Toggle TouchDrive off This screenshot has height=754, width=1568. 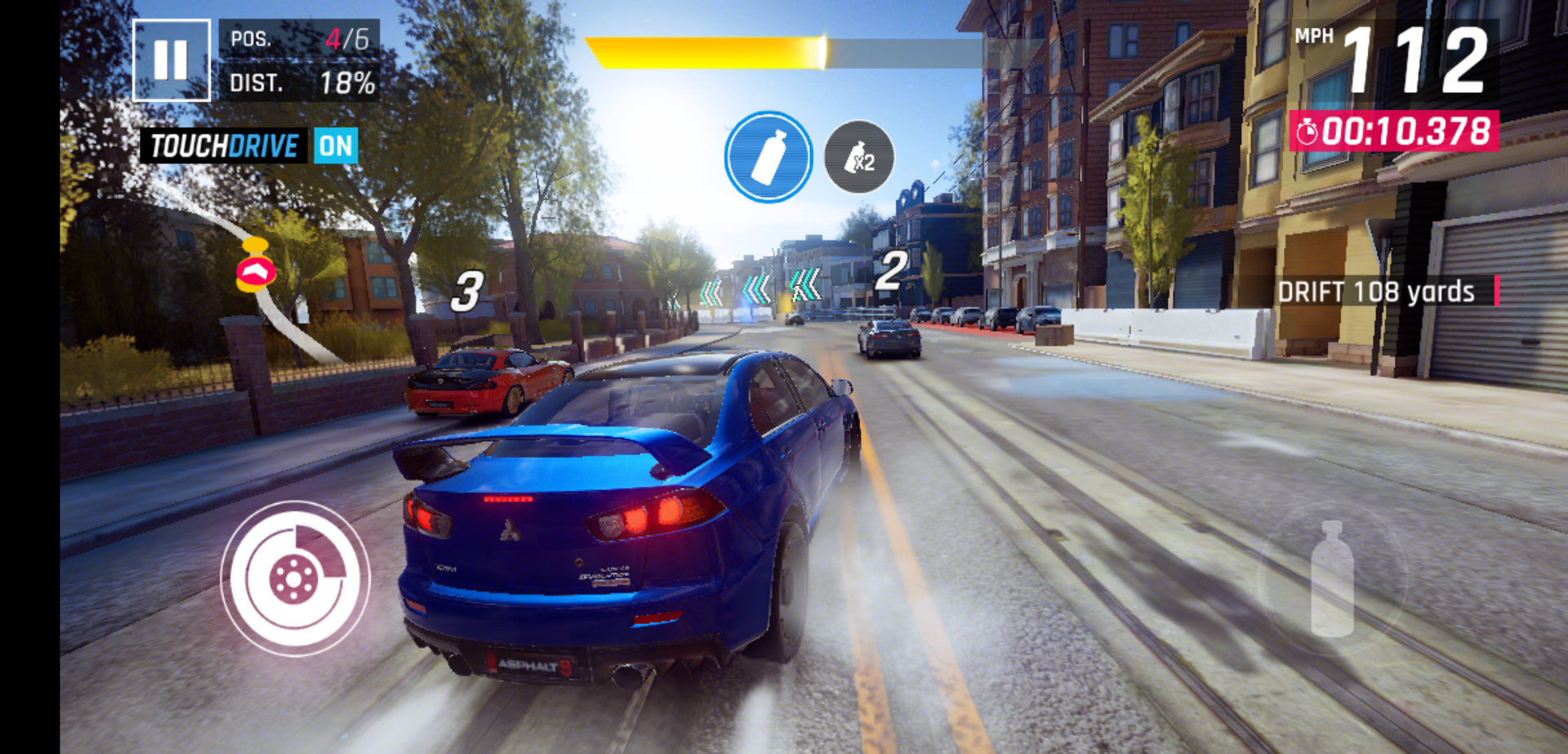tap(335, 146)
